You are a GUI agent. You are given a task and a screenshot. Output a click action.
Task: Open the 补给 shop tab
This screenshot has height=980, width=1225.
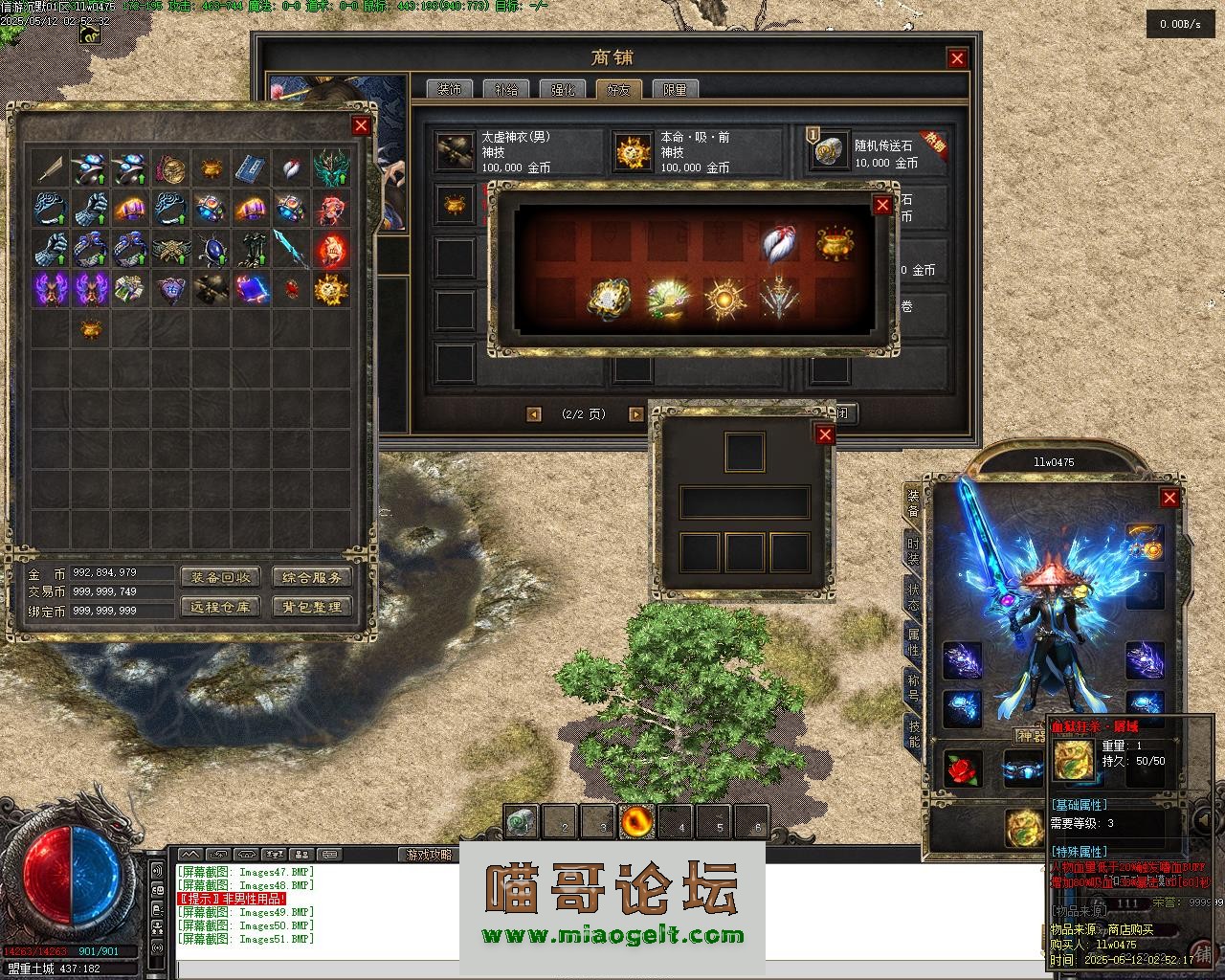click(x=505, y=90)
